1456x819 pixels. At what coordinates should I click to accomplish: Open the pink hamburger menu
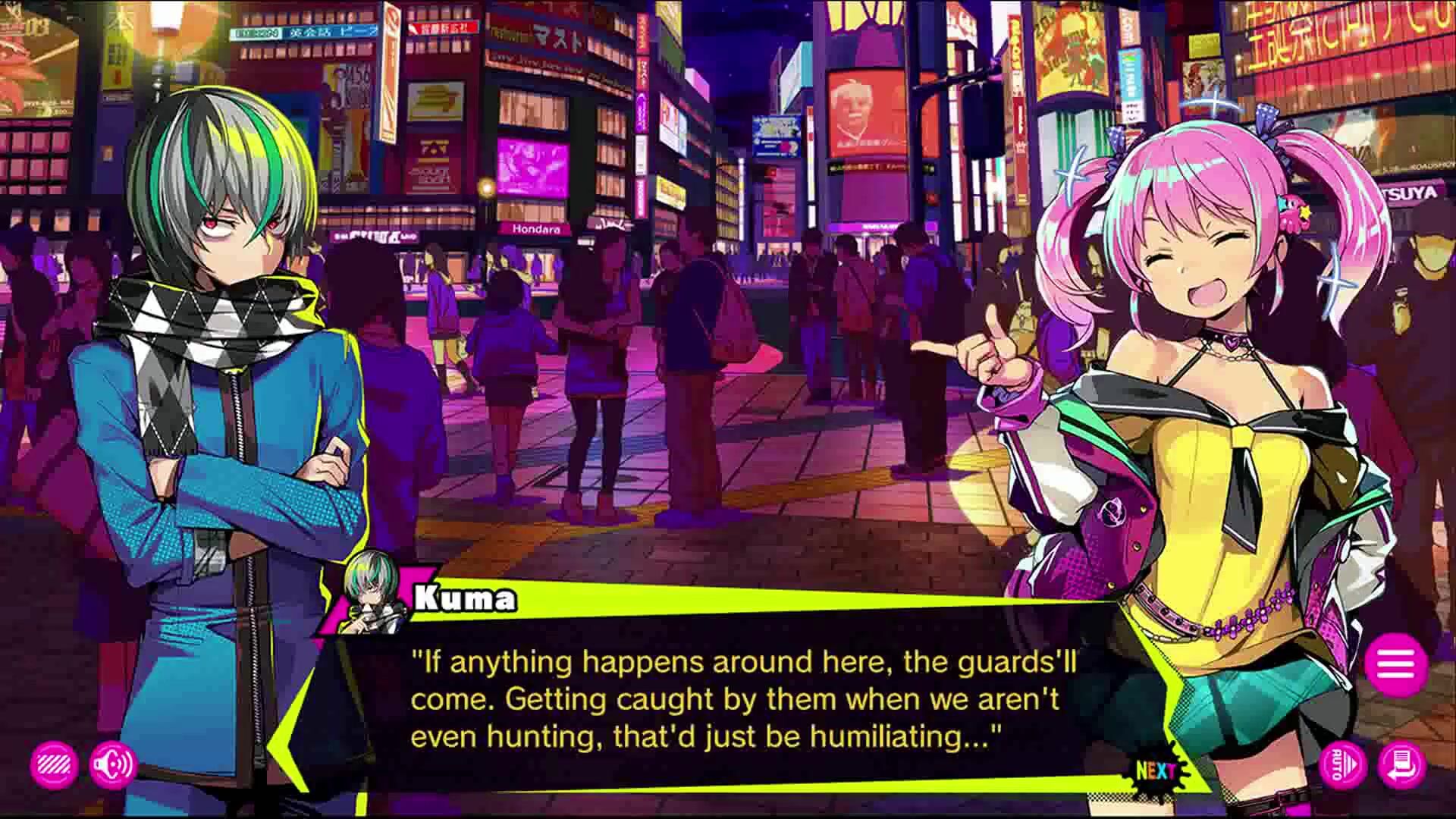point(1396,664)
